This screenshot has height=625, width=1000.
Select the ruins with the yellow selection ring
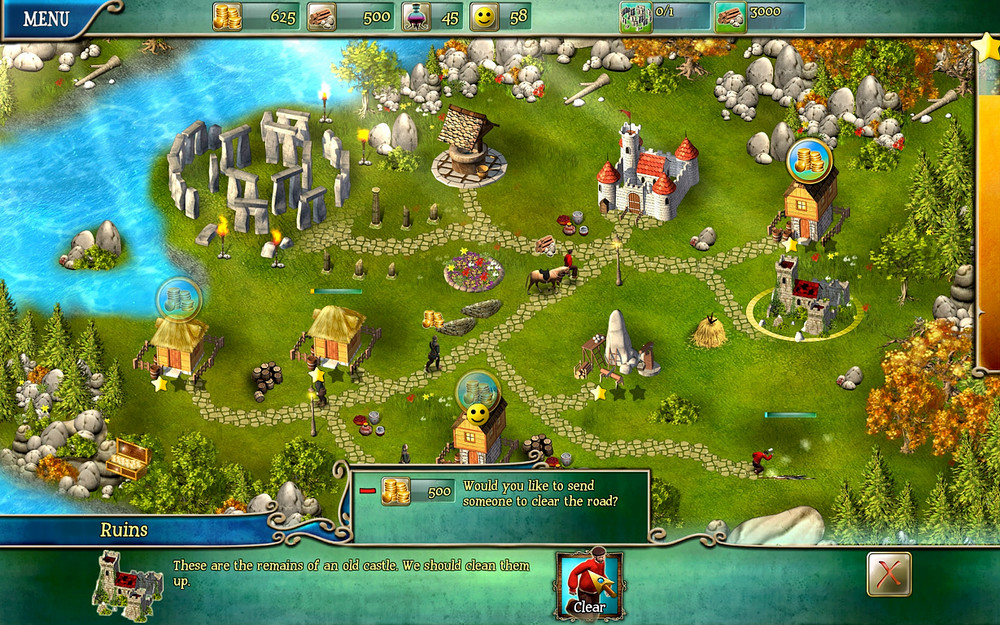click(808, 297)
